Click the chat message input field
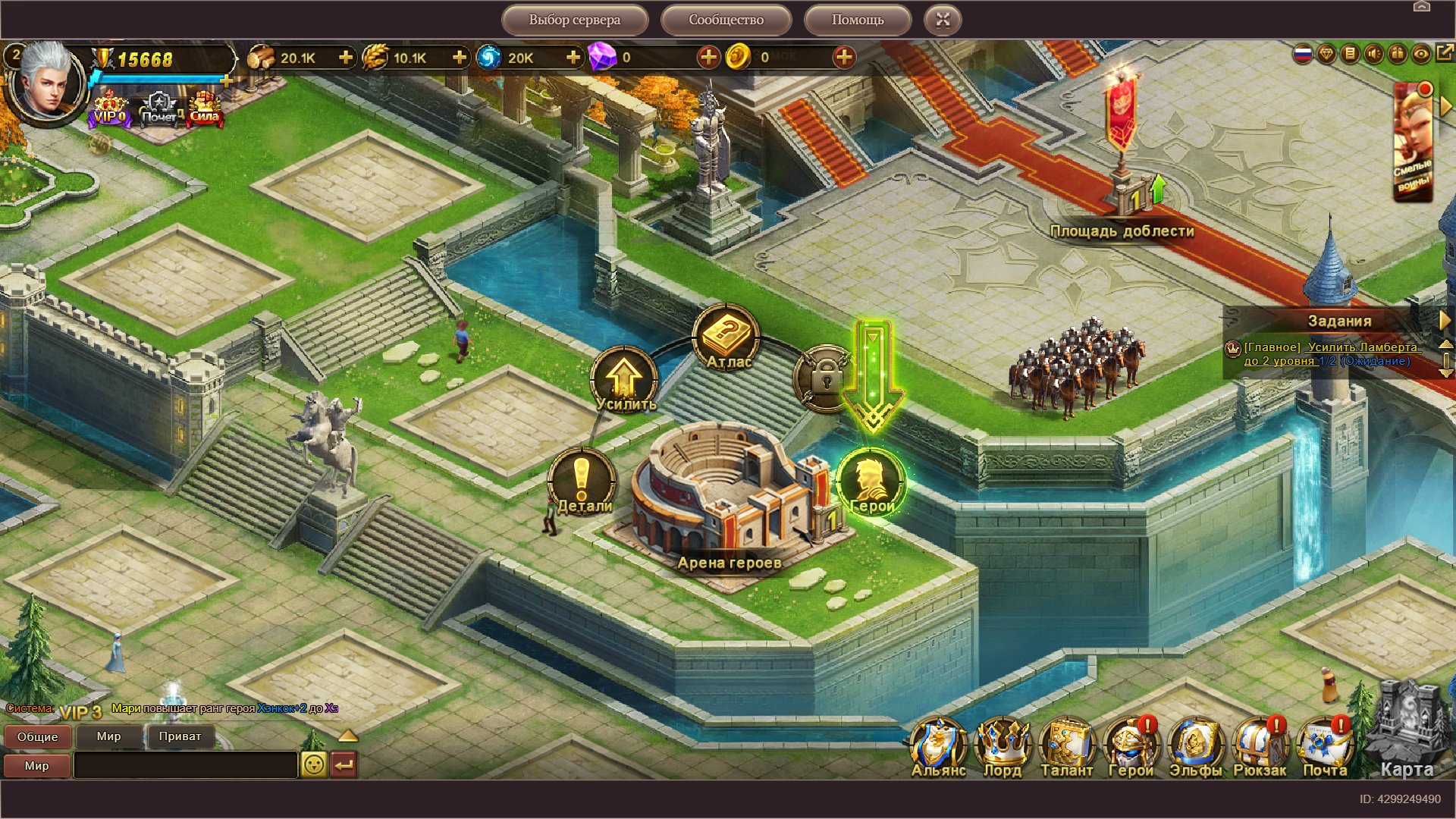 [186, 765]
